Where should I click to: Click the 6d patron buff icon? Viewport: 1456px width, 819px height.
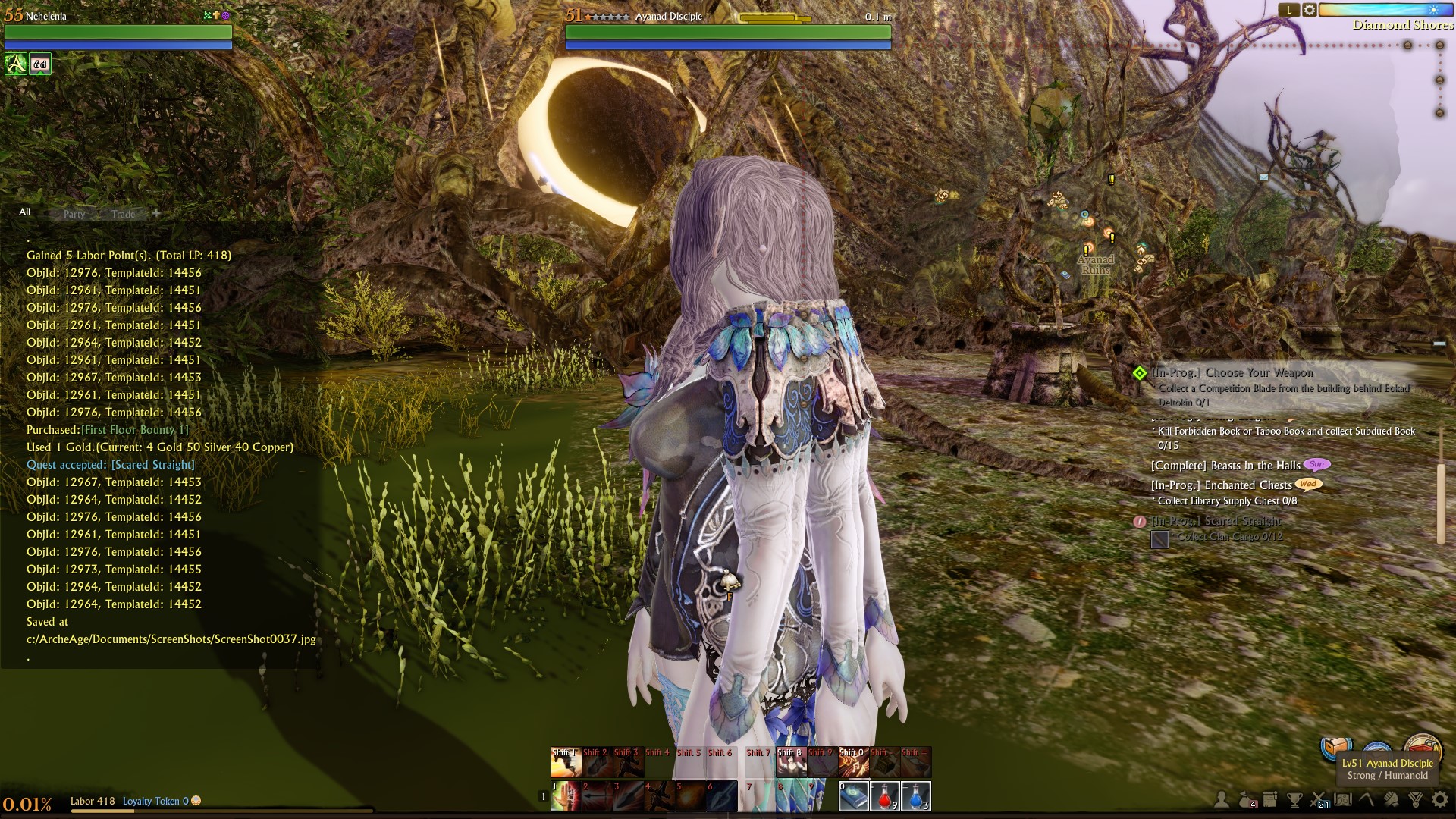39,64
